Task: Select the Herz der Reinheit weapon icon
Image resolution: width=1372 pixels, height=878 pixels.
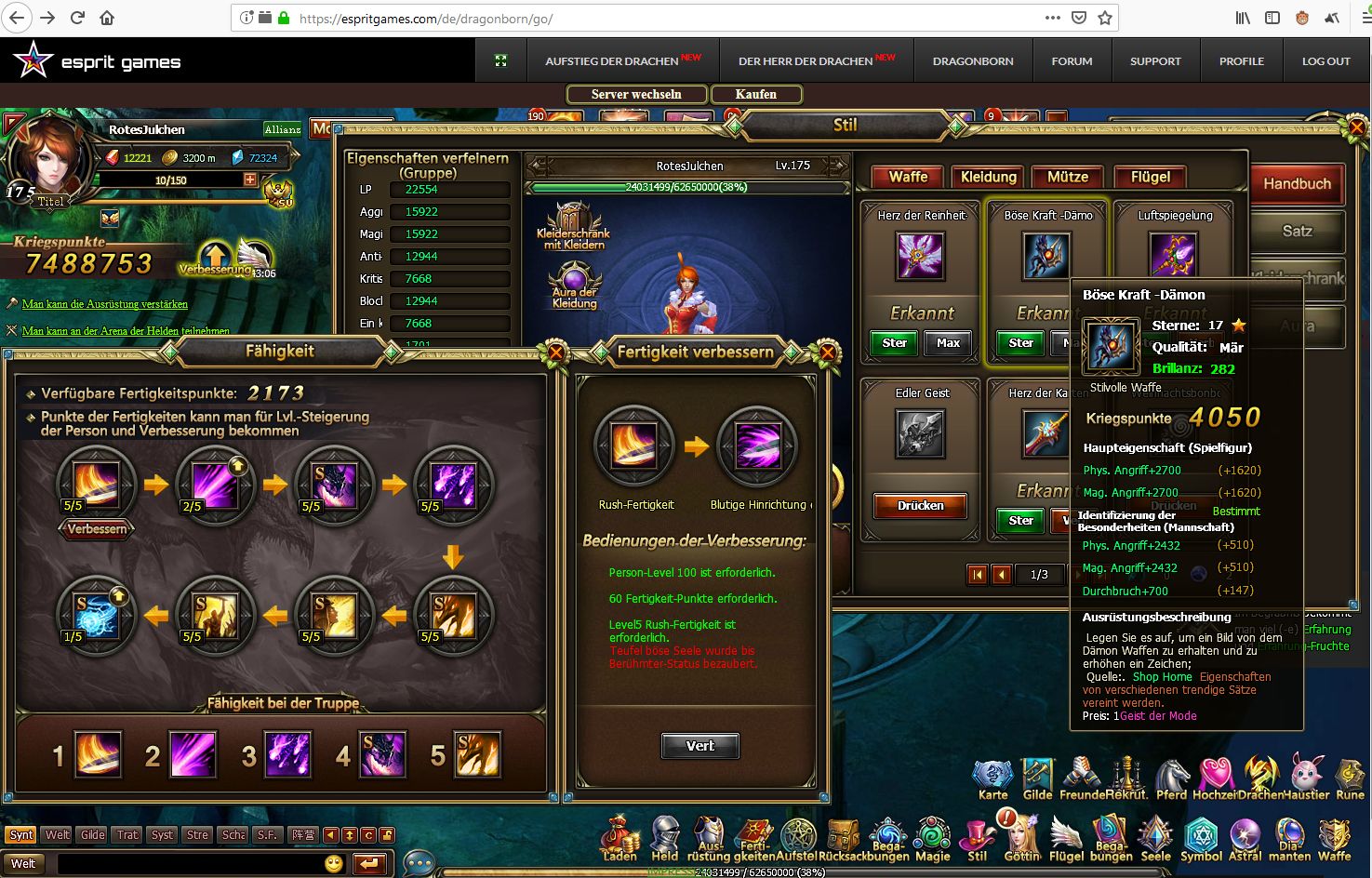Action: 920,256
